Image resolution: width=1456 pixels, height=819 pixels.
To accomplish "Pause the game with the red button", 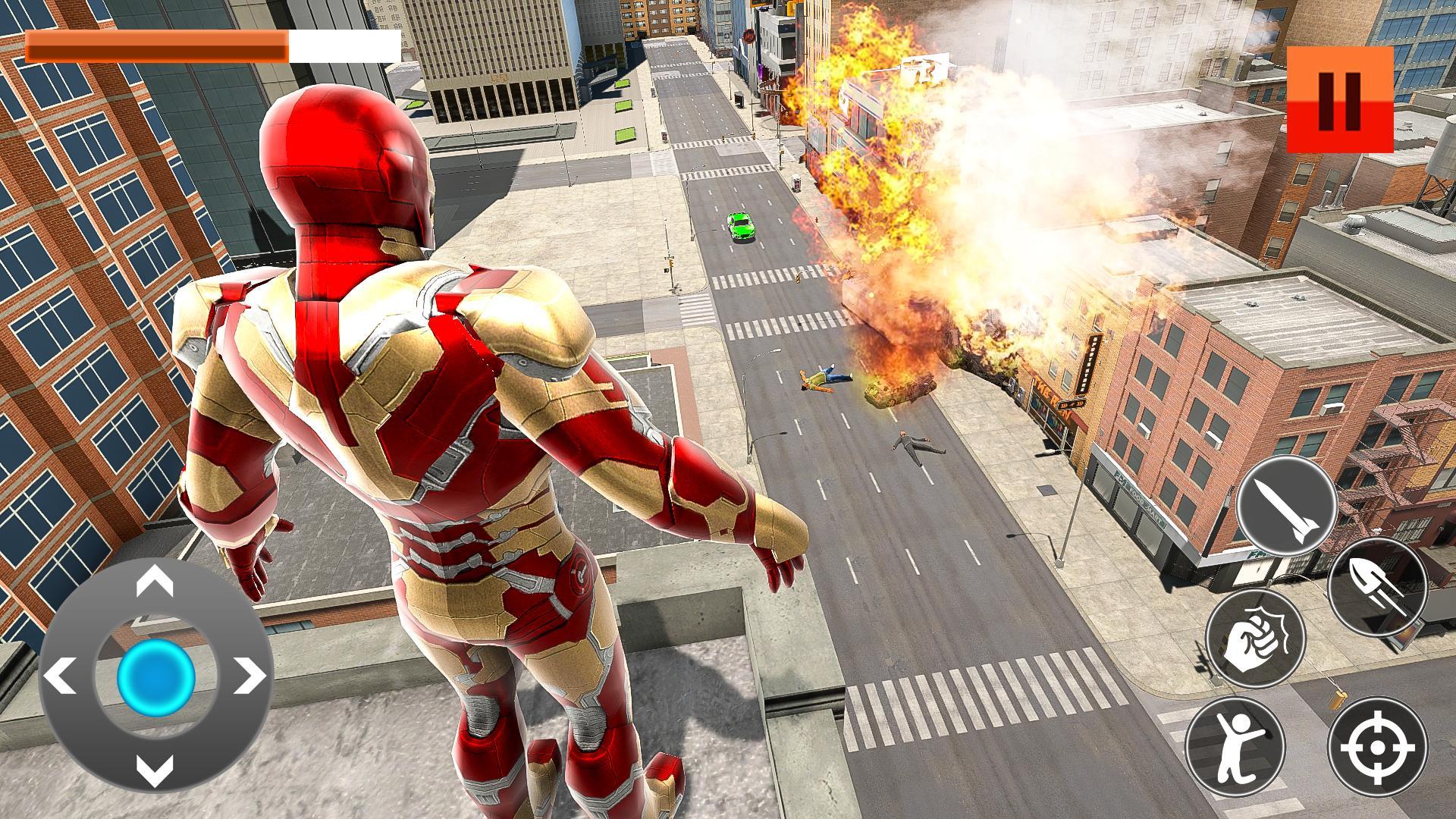I will coord(1340,99).
